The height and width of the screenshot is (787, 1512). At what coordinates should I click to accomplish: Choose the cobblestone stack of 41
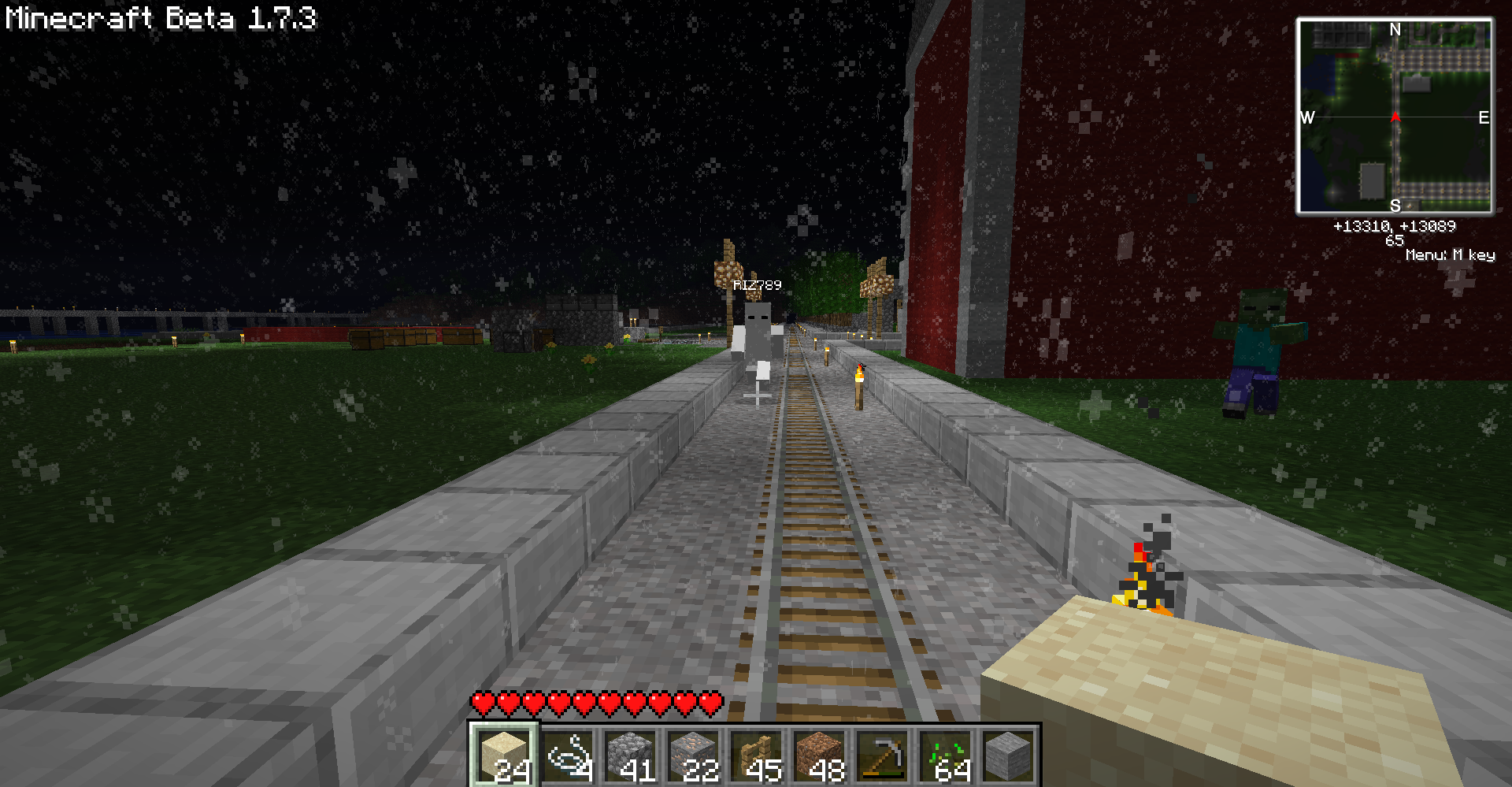point(631,755)
